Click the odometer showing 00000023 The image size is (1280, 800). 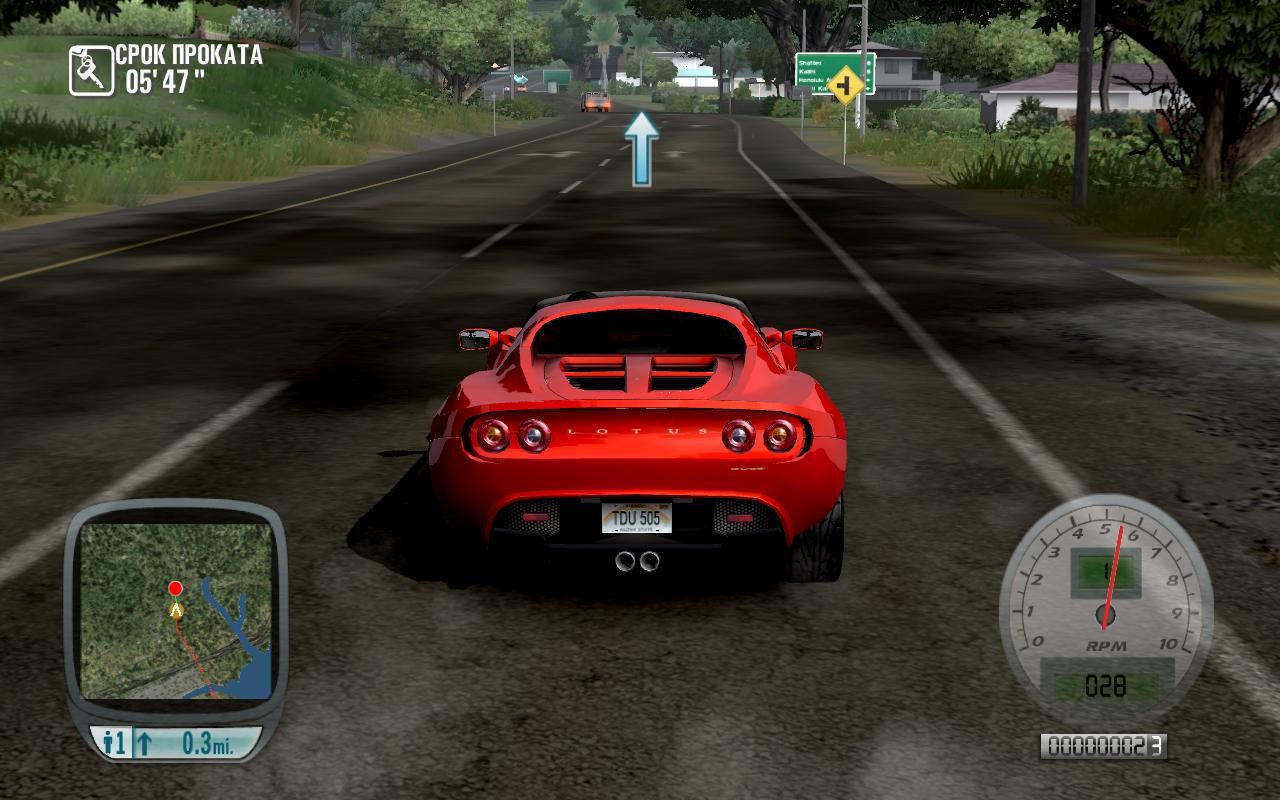(x=1103, y=744)
